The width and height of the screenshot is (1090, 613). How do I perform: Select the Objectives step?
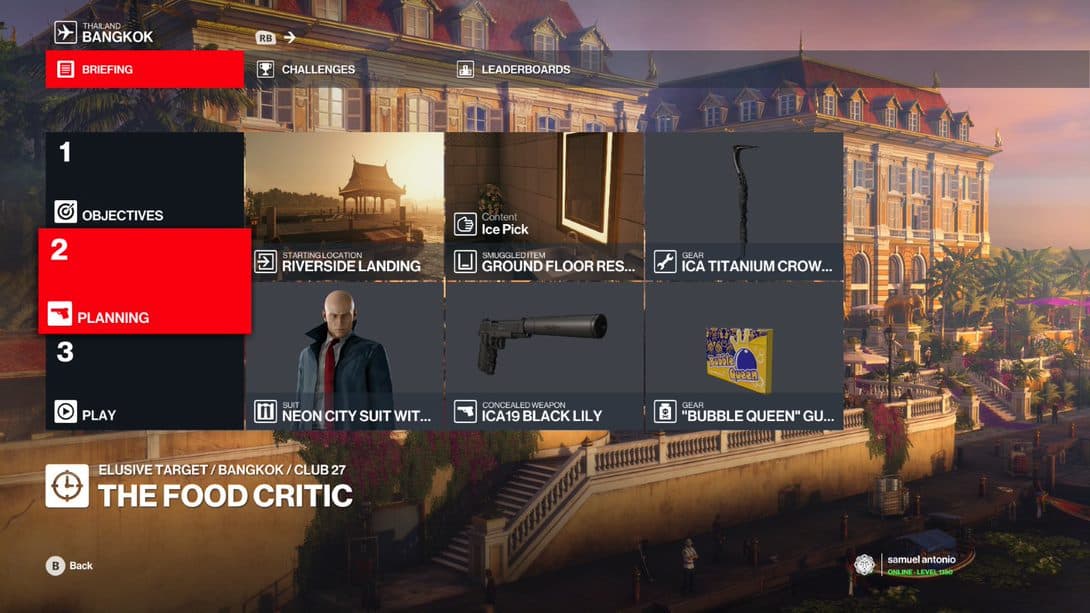(144, 181)
